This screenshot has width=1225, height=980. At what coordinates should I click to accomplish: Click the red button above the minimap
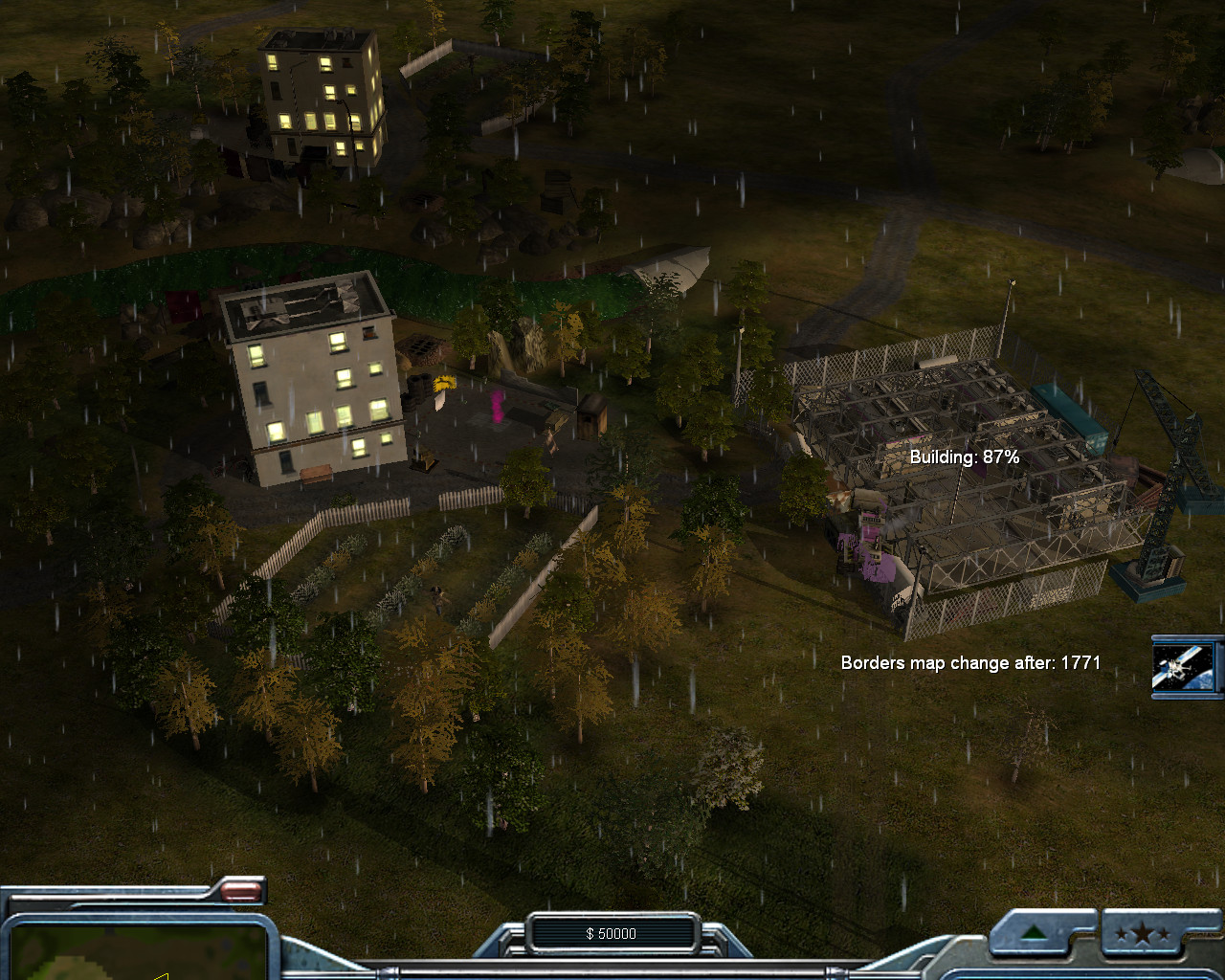pos(240,893)
